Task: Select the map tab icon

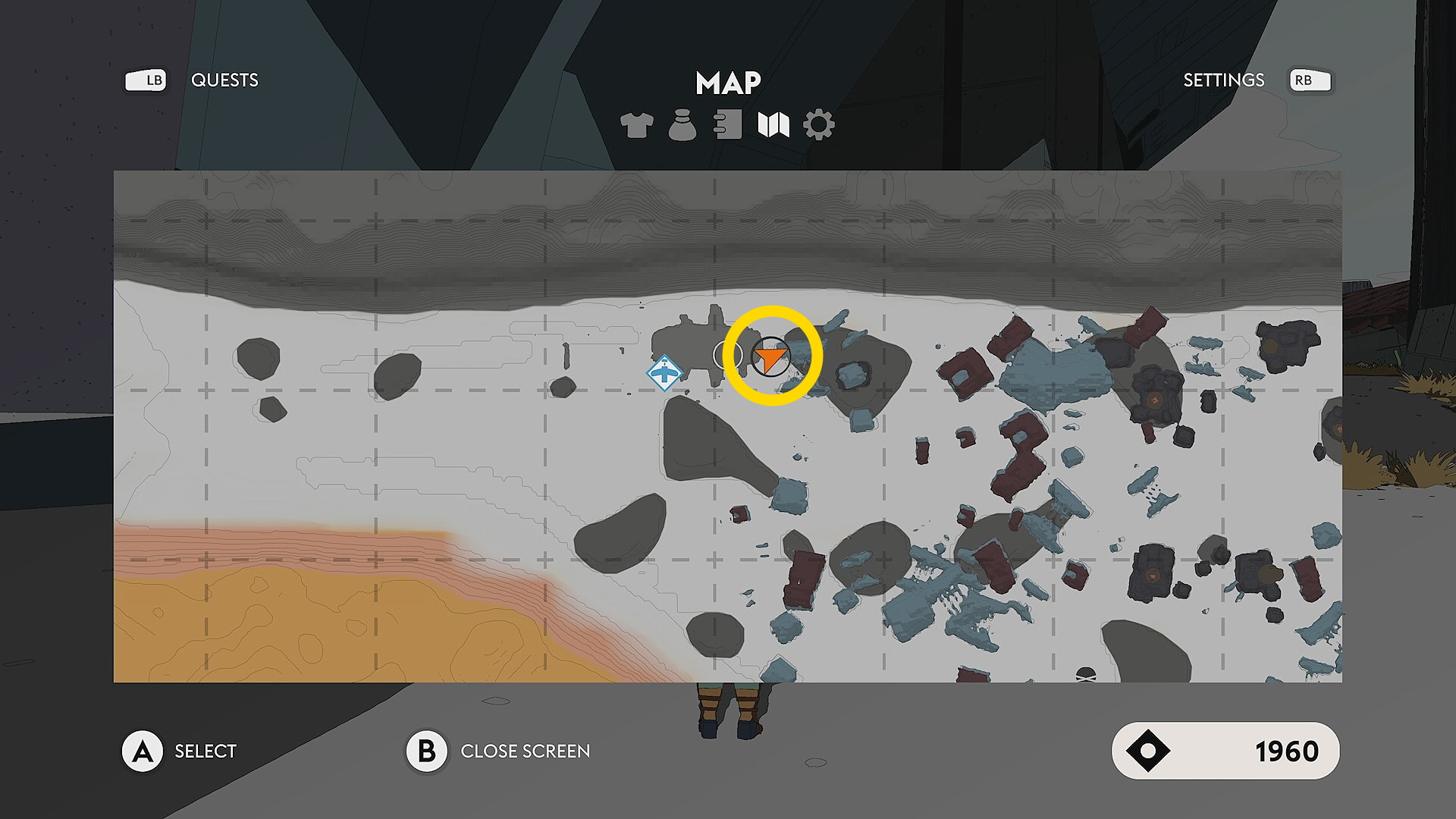Action: click(773, 125)
